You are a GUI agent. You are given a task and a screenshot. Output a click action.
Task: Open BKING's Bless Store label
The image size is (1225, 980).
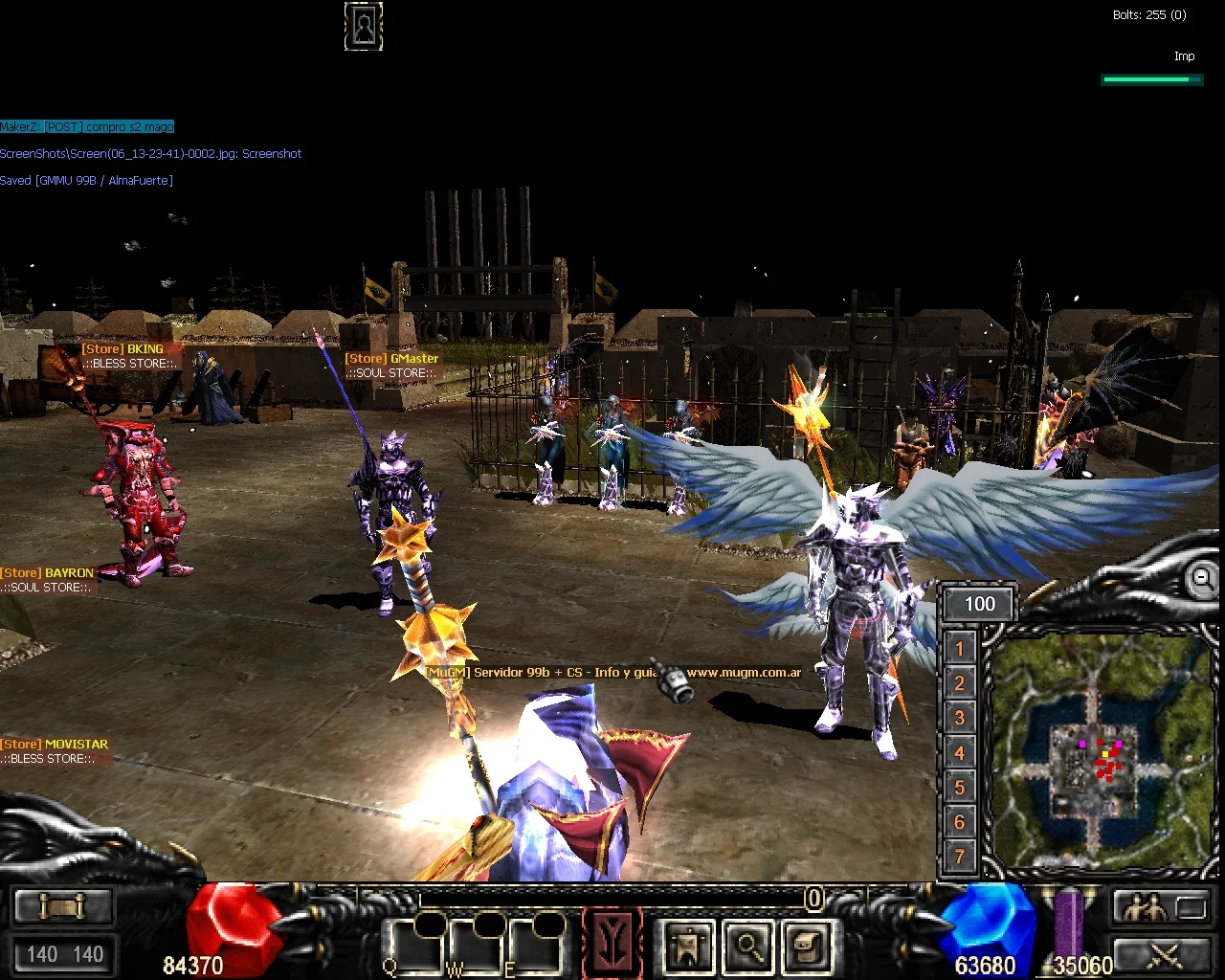128,356
